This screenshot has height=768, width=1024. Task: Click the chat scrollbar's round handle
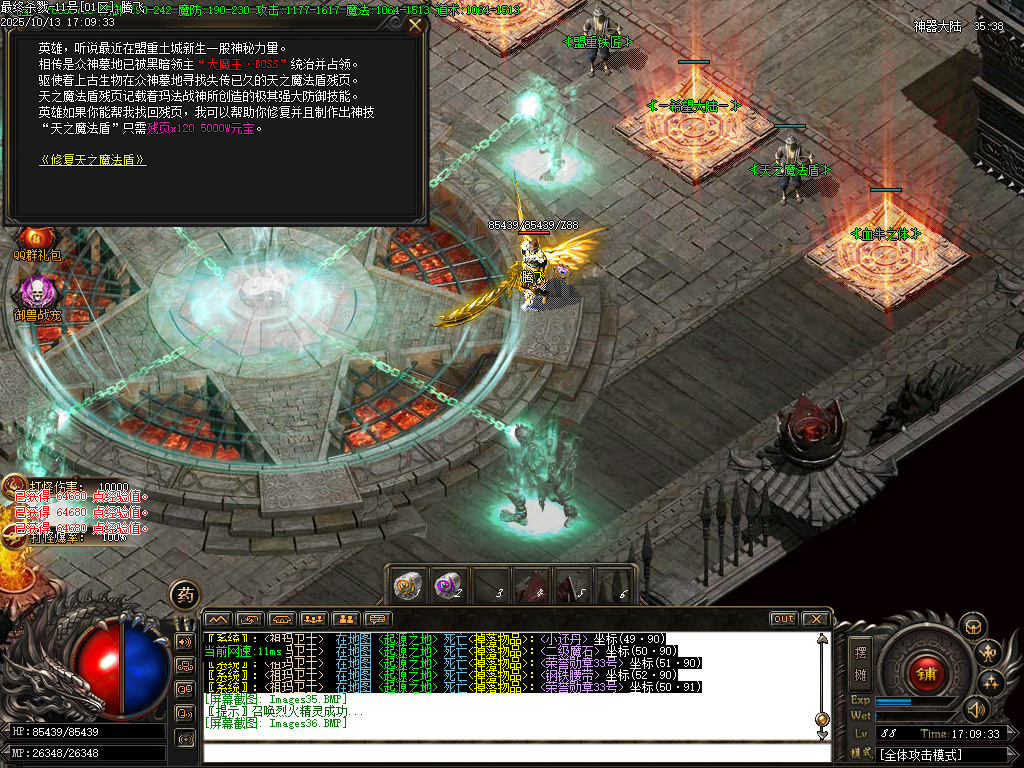[822, 719]
